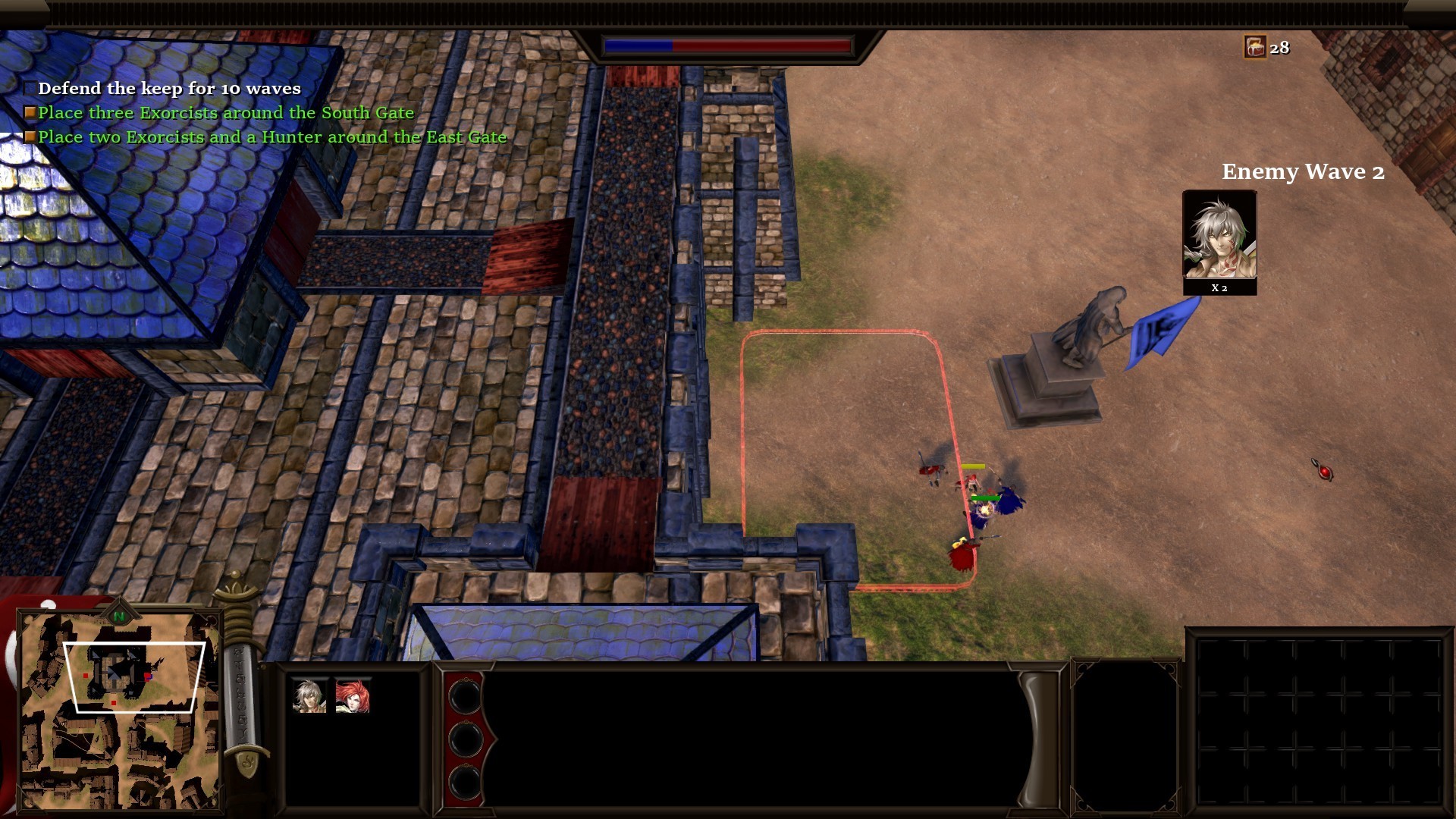
Task: Select the red-haired hero portrait
Action: coord(353,696)
